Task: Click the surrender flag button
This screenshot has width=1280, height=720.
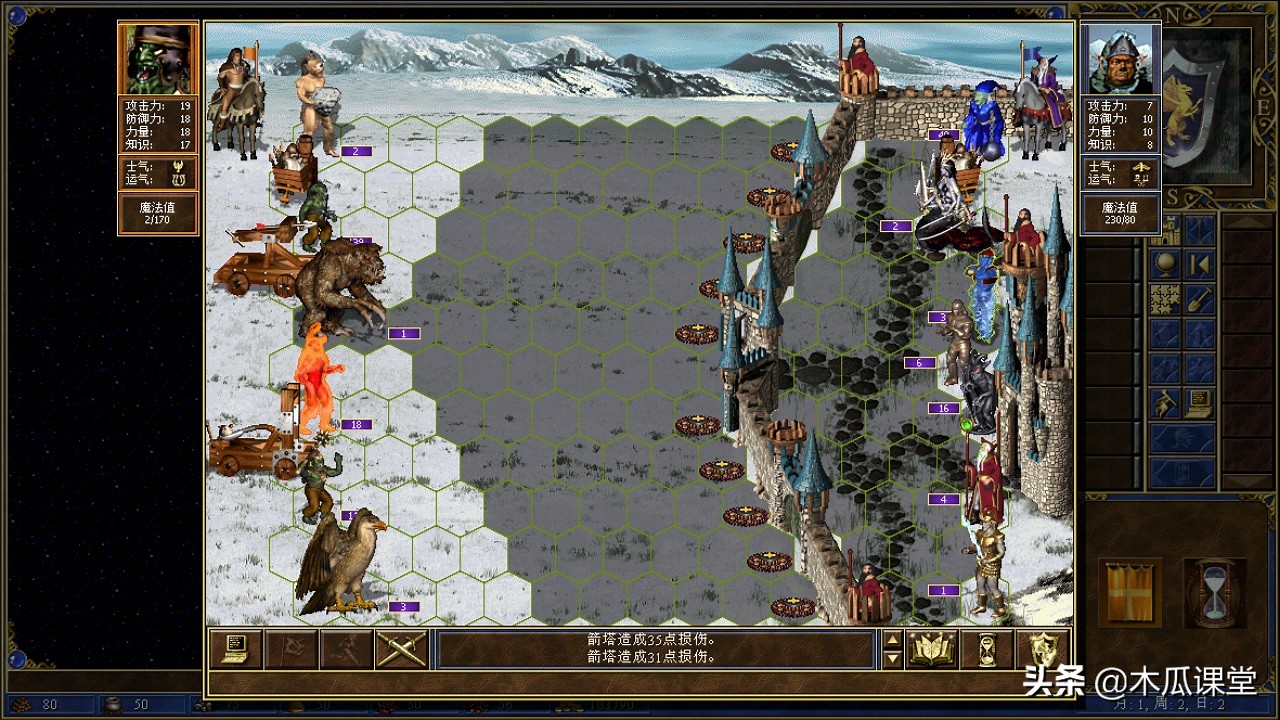Action: [x=292, y=650]
